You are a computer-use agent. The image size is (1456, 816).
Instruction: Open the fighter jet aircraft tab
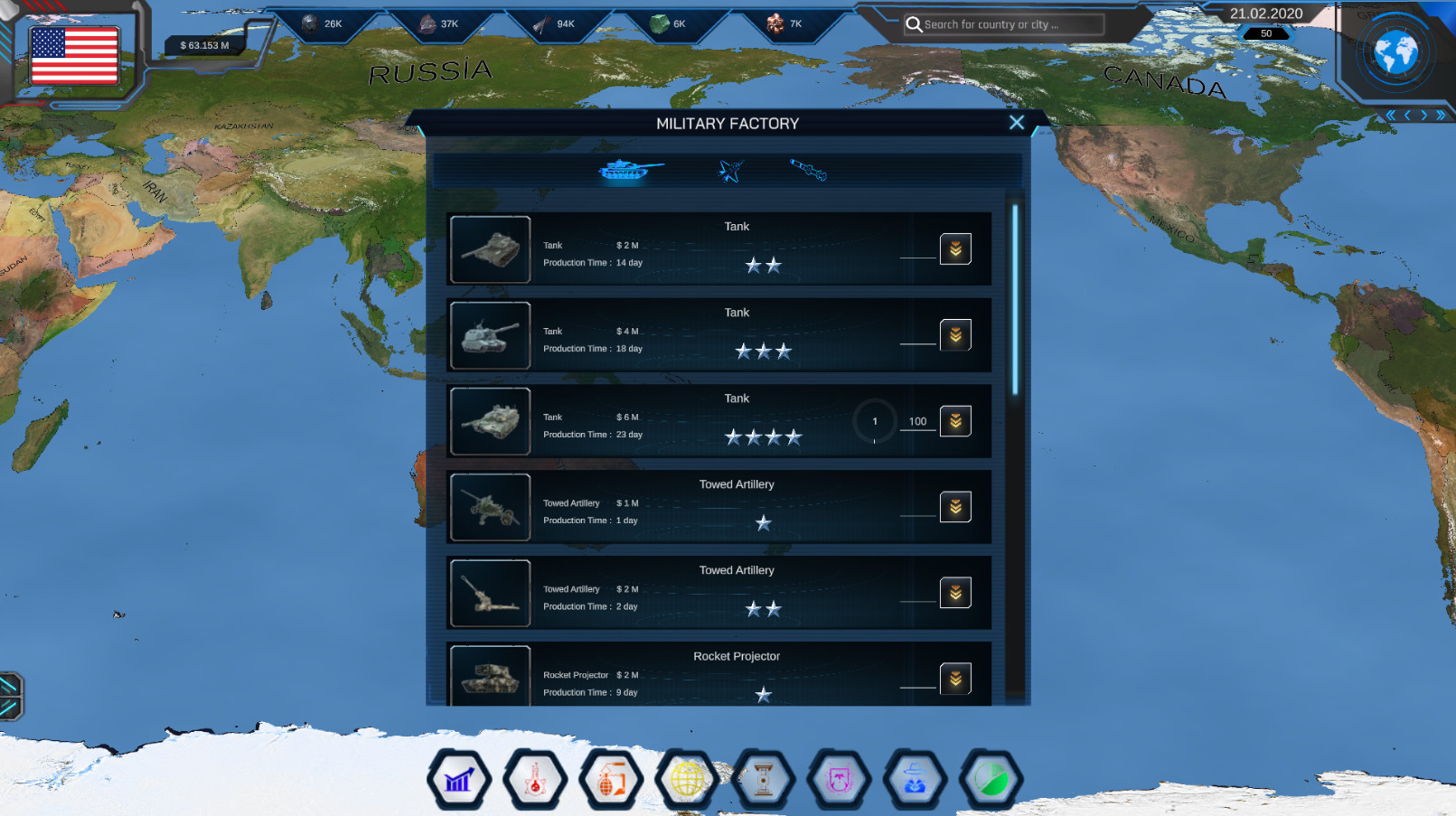click(730, 170)
